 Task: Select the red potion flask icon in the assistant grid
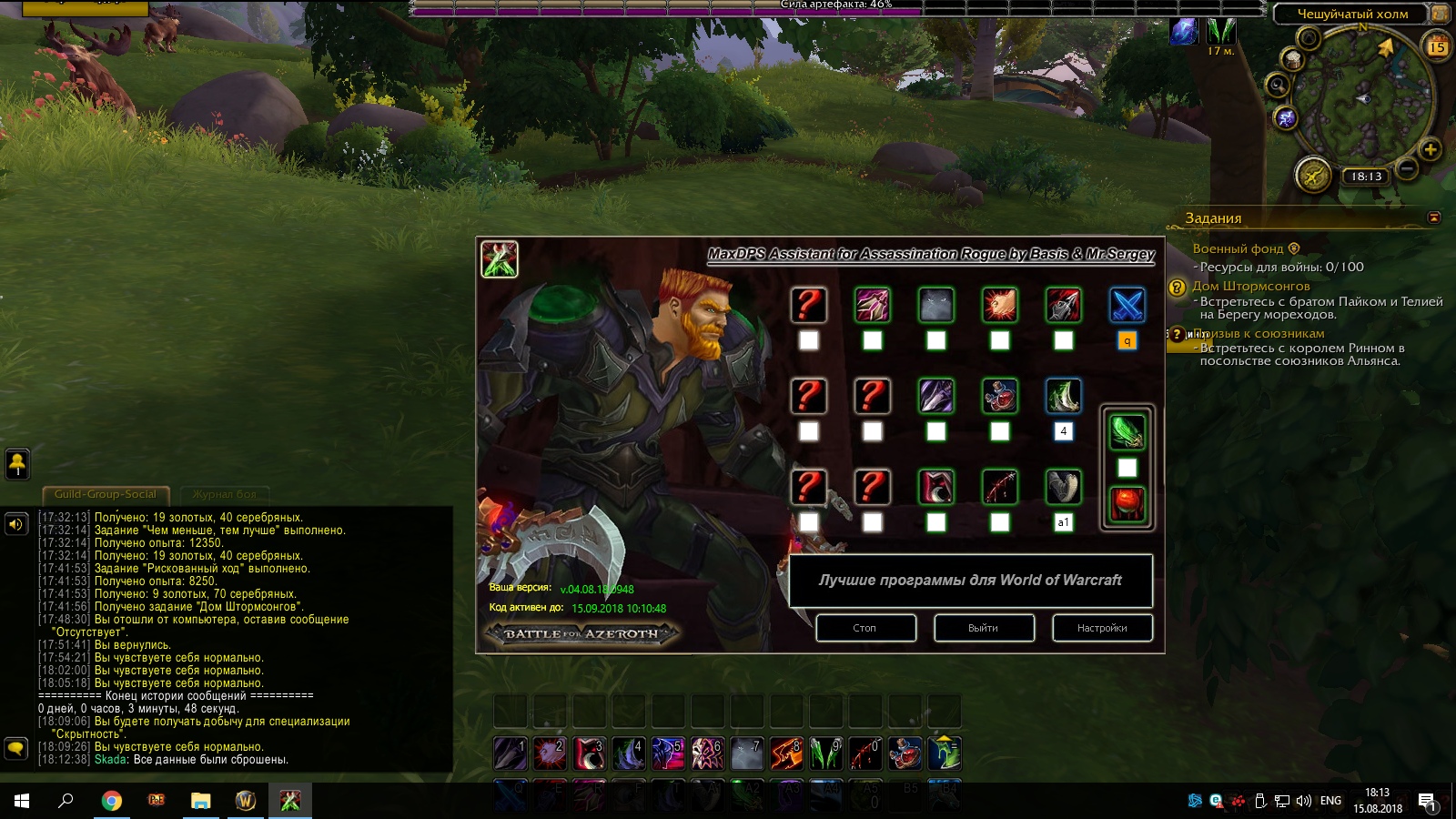click(999, 397)
